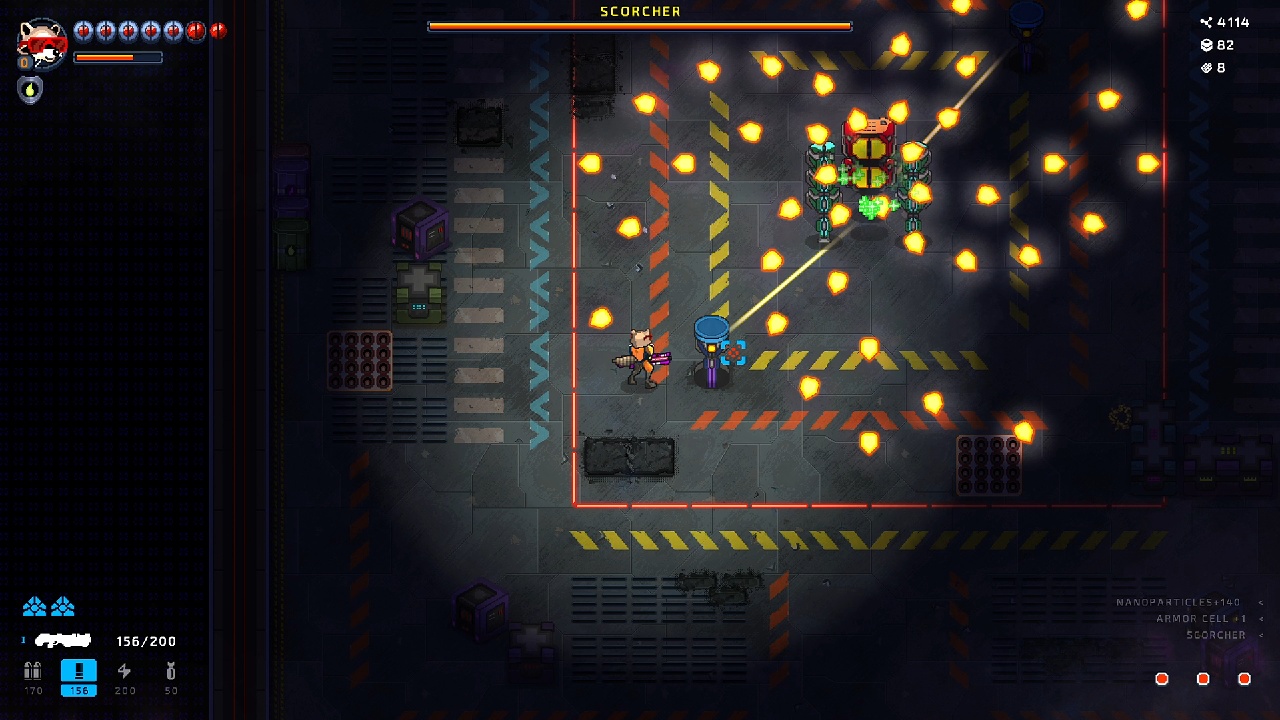This screenshot has width=1280, height=720.
Task: Click the equipped weapon silhouette thumbnail
Action: (x=62, y=641)
